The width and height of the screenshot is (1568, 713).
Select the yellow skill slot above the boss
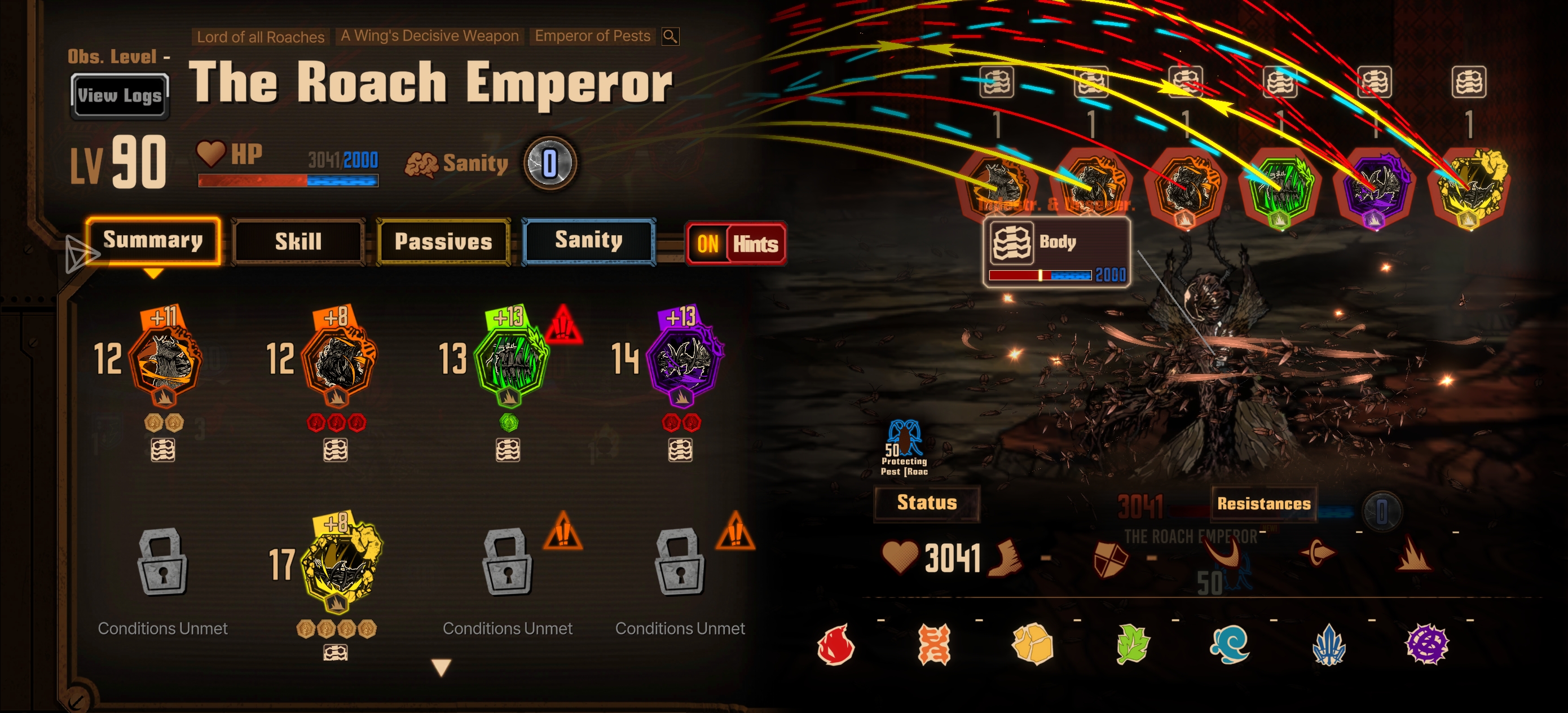1468,187
